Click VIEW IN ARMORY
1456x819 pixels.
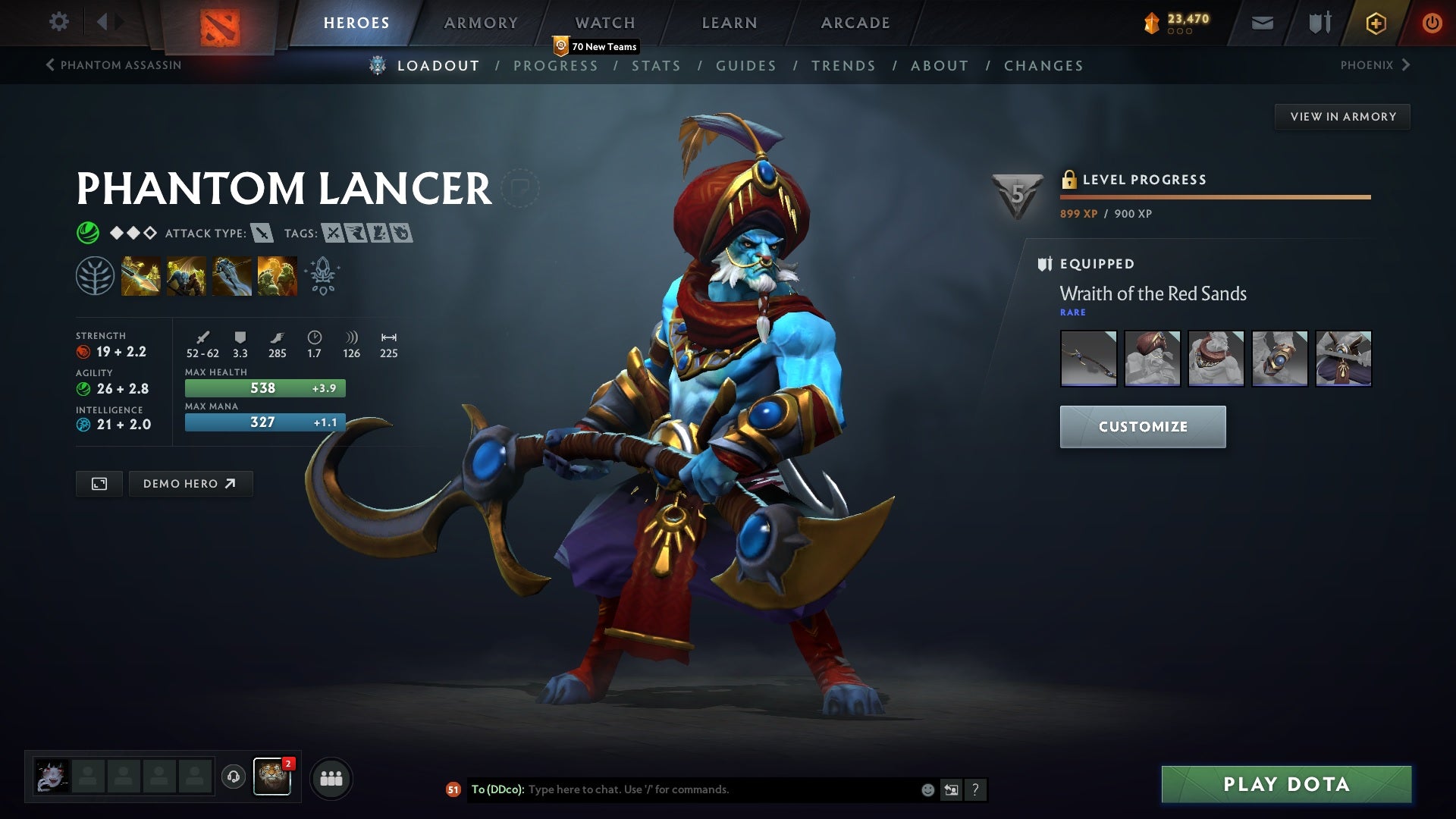click(1343, 116)
